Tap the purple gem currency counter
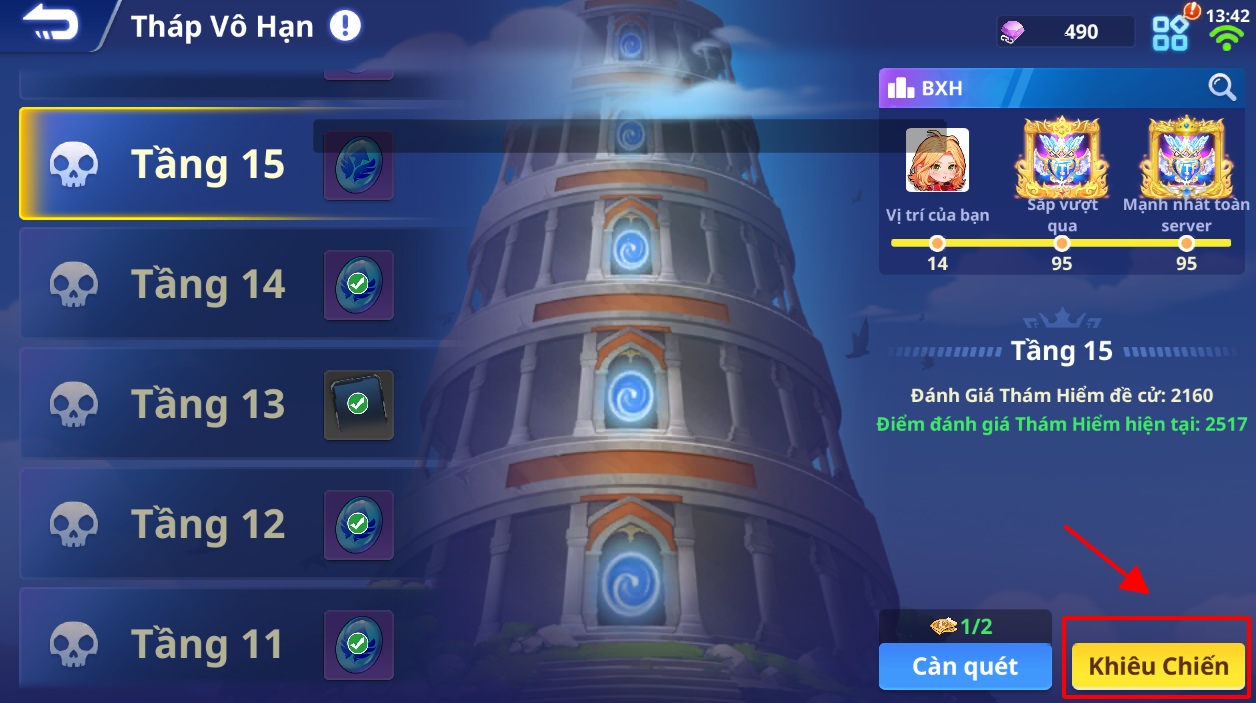 click(x=1064, y=32)
